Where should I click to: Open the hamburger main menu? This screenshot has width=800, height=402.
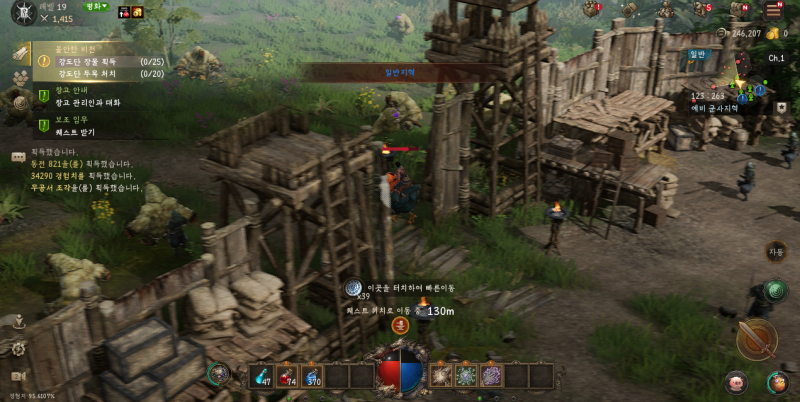[x=773, y=10]
